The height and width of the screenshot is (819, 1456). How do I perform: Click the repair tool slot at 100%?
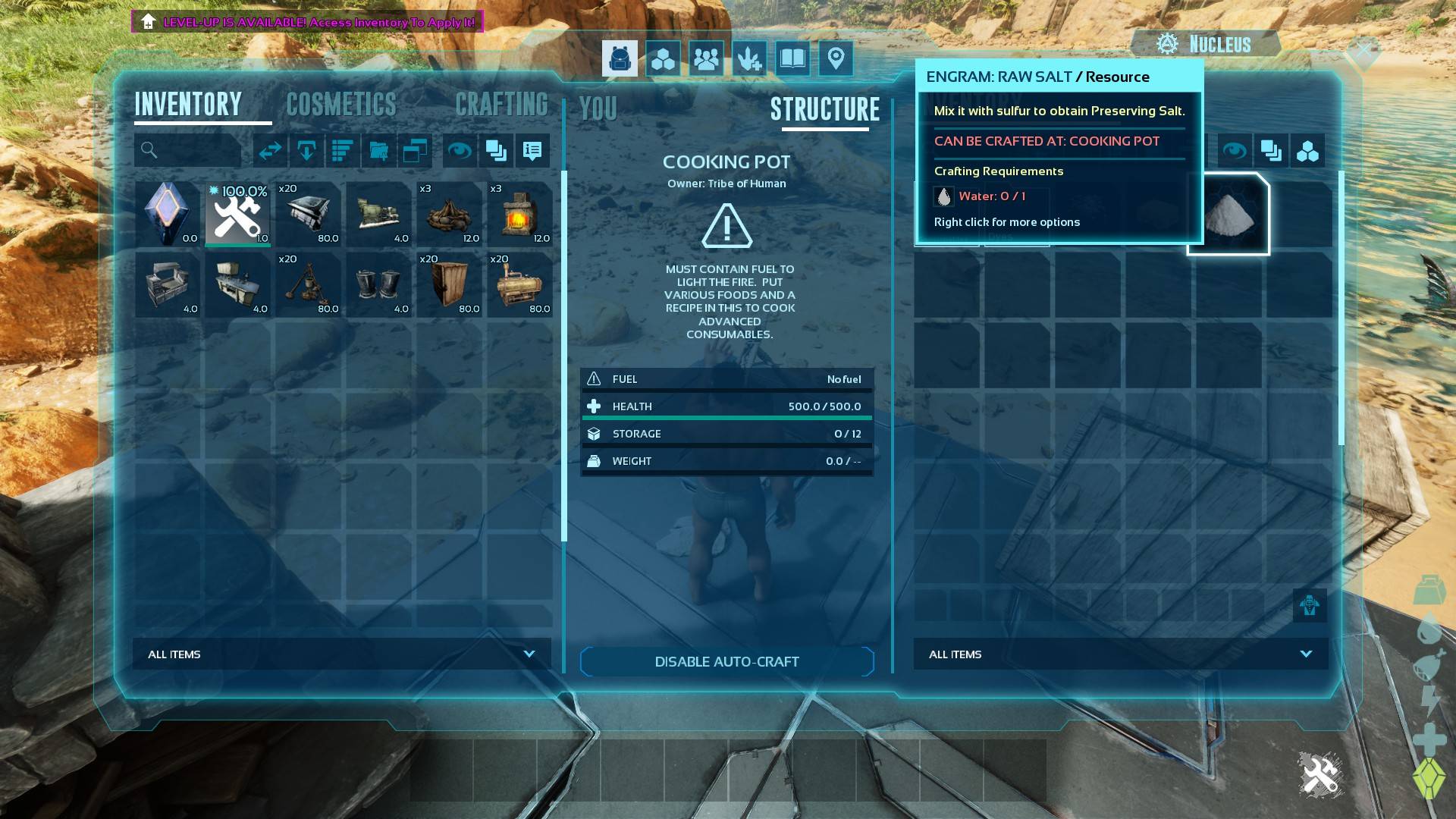click(x=237, y=214)
